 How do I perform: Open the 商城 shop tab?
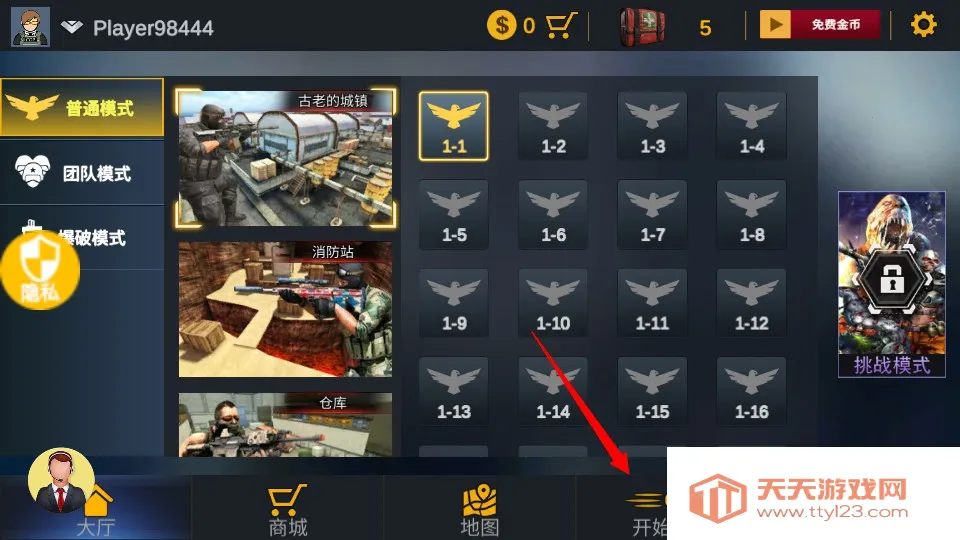click(x=288, y=510)
